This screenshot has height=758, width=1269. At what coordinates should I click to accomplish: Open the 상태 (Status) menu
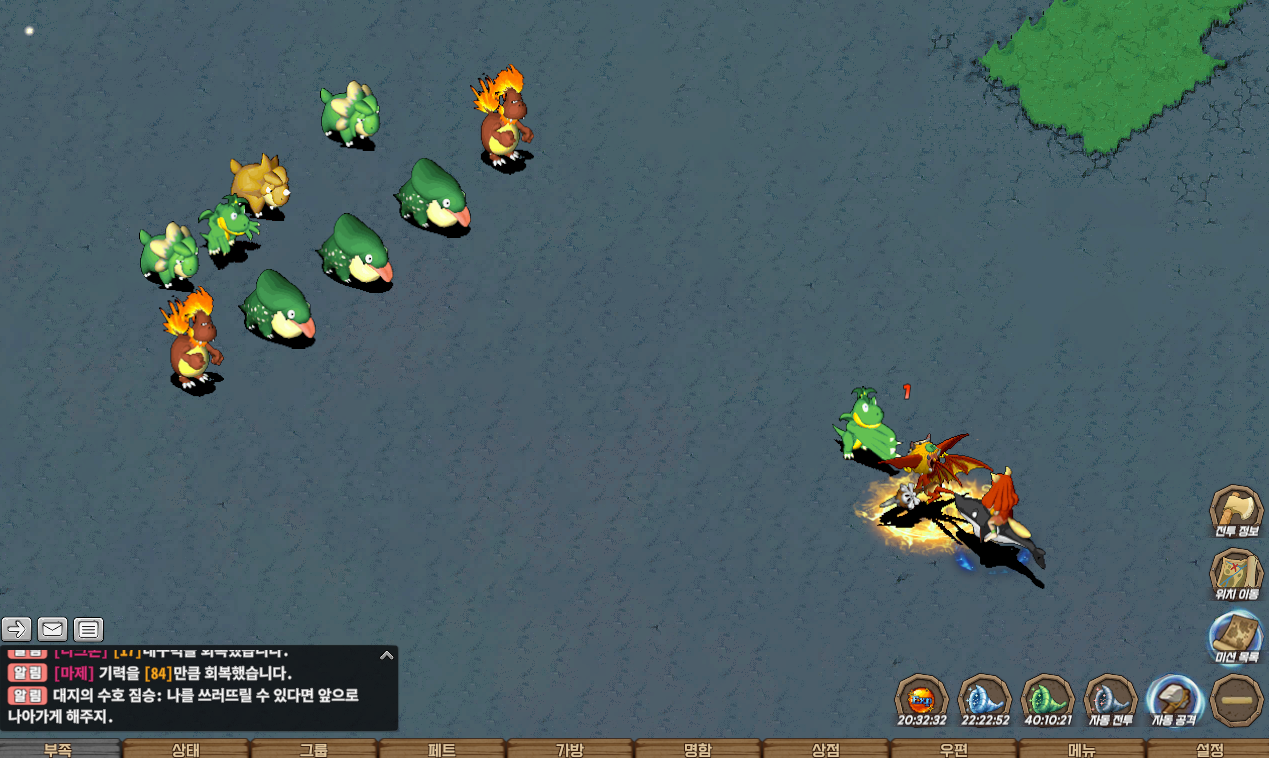[186, 749]
